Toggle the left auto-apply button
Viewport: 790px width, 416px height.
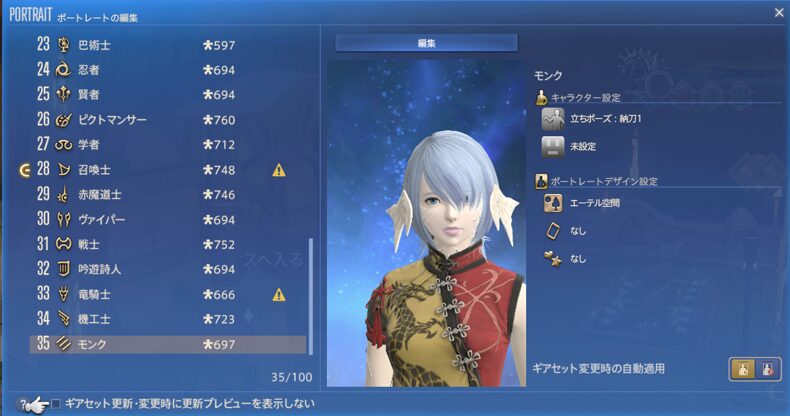743,369
